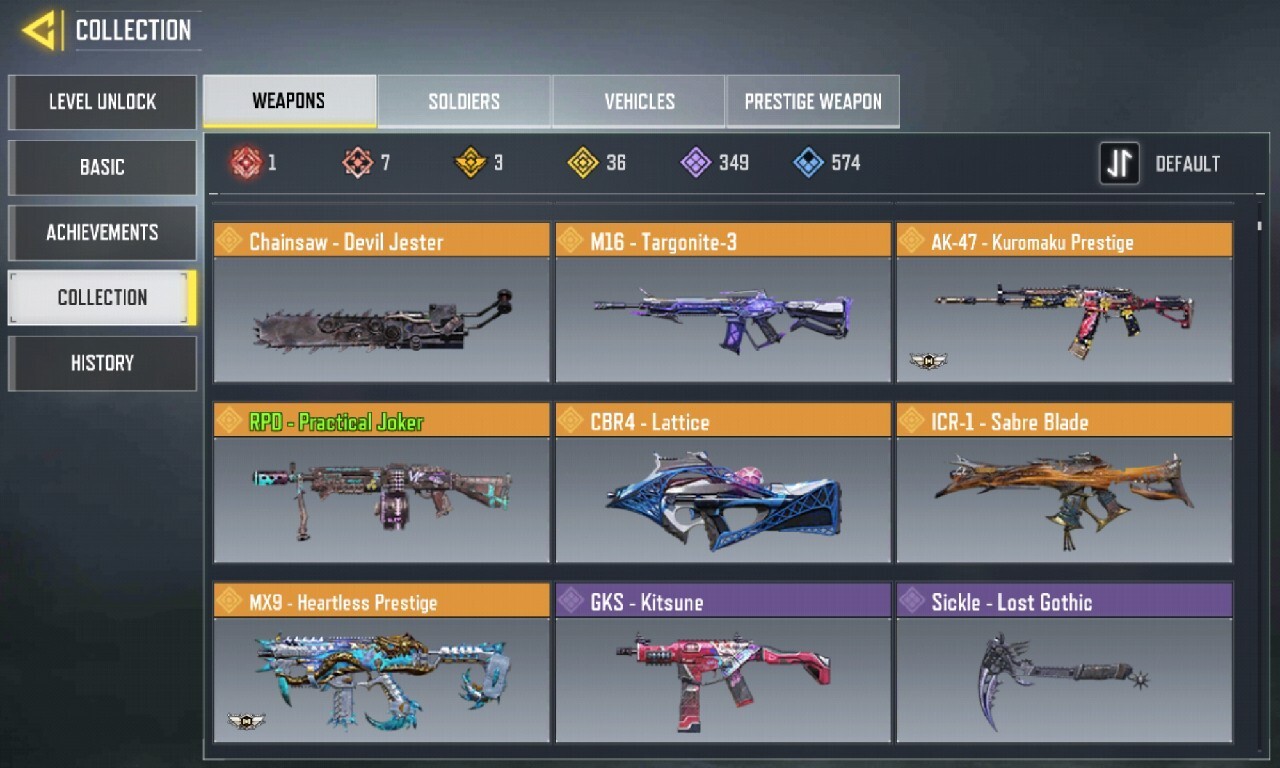
Task: Select the blue Uncommon diamond icon showing 574
Action: tap(807, 162)
